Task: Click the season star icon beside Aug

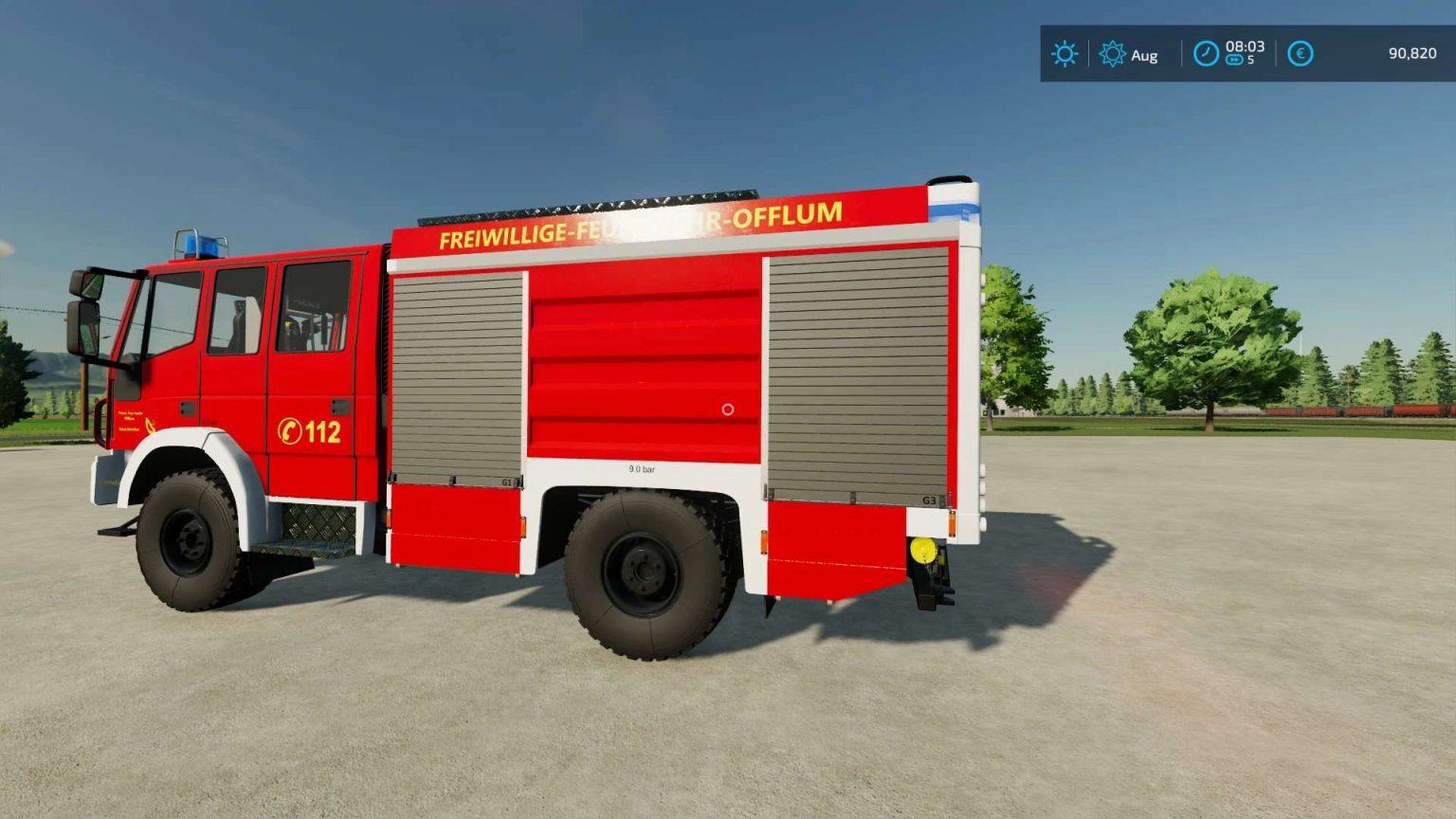Action: (1115, 55)
